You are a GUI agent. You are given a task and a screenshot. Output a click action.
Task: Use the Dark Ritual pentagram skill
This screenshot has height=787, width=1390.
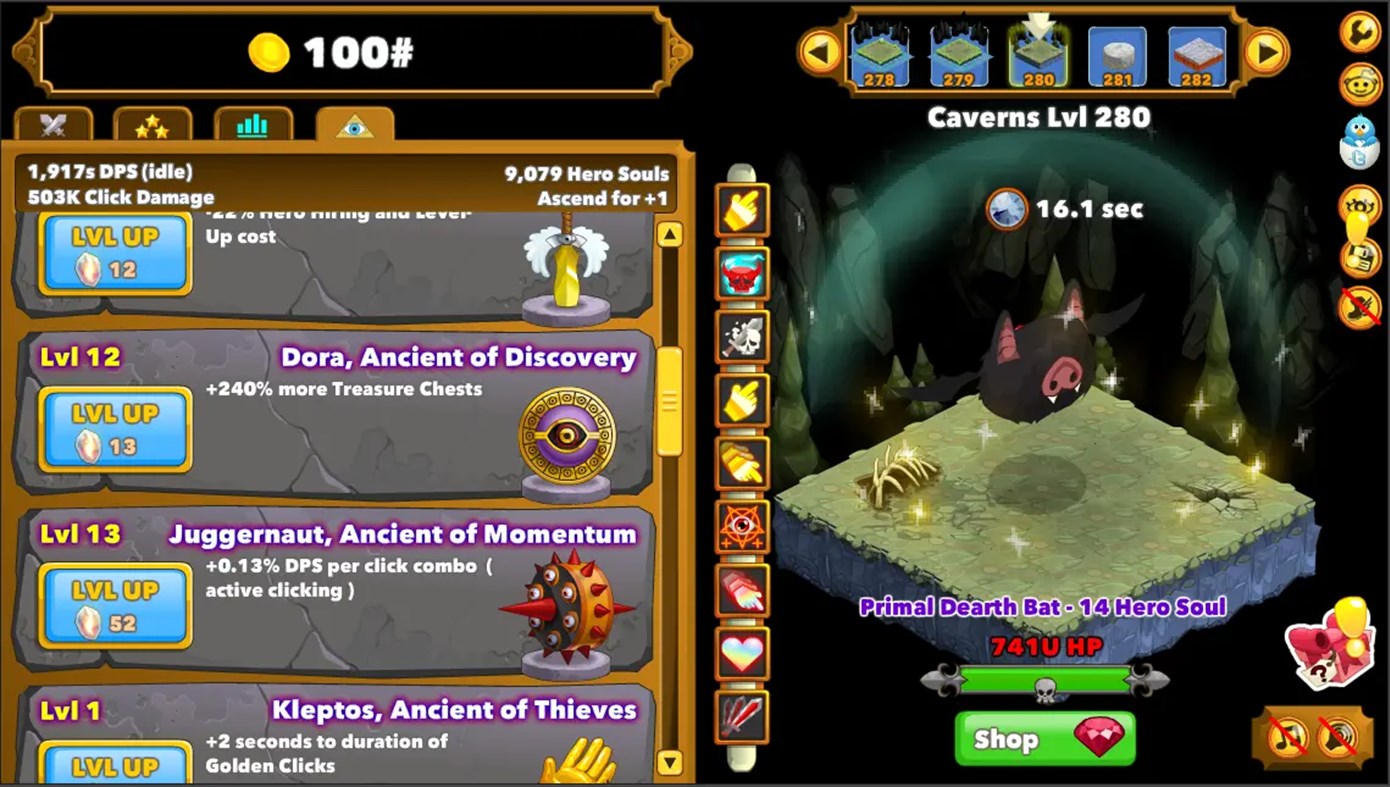742,527
